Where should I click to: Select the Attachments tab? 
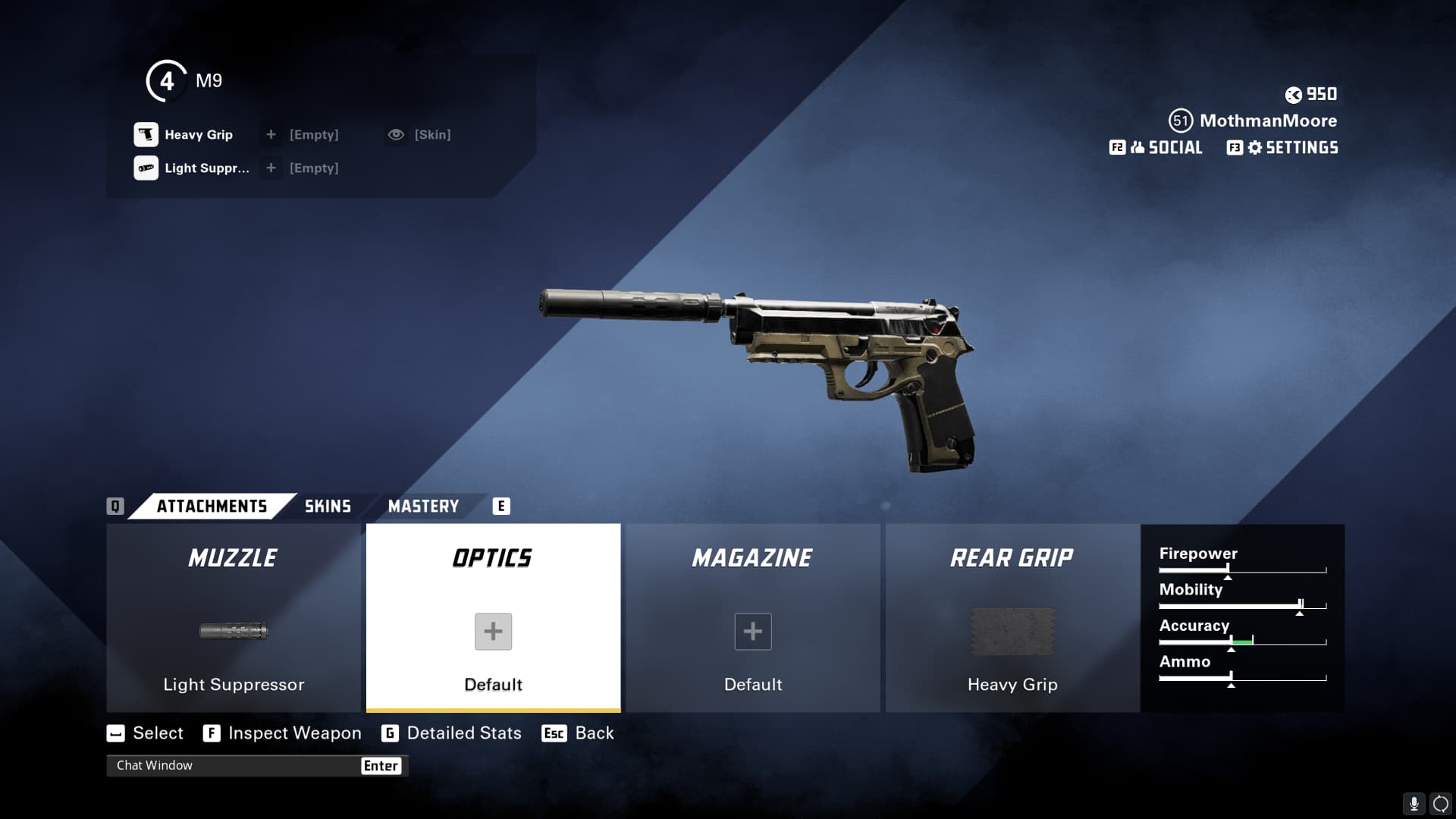pyautogui.click(x=212, y=507)
